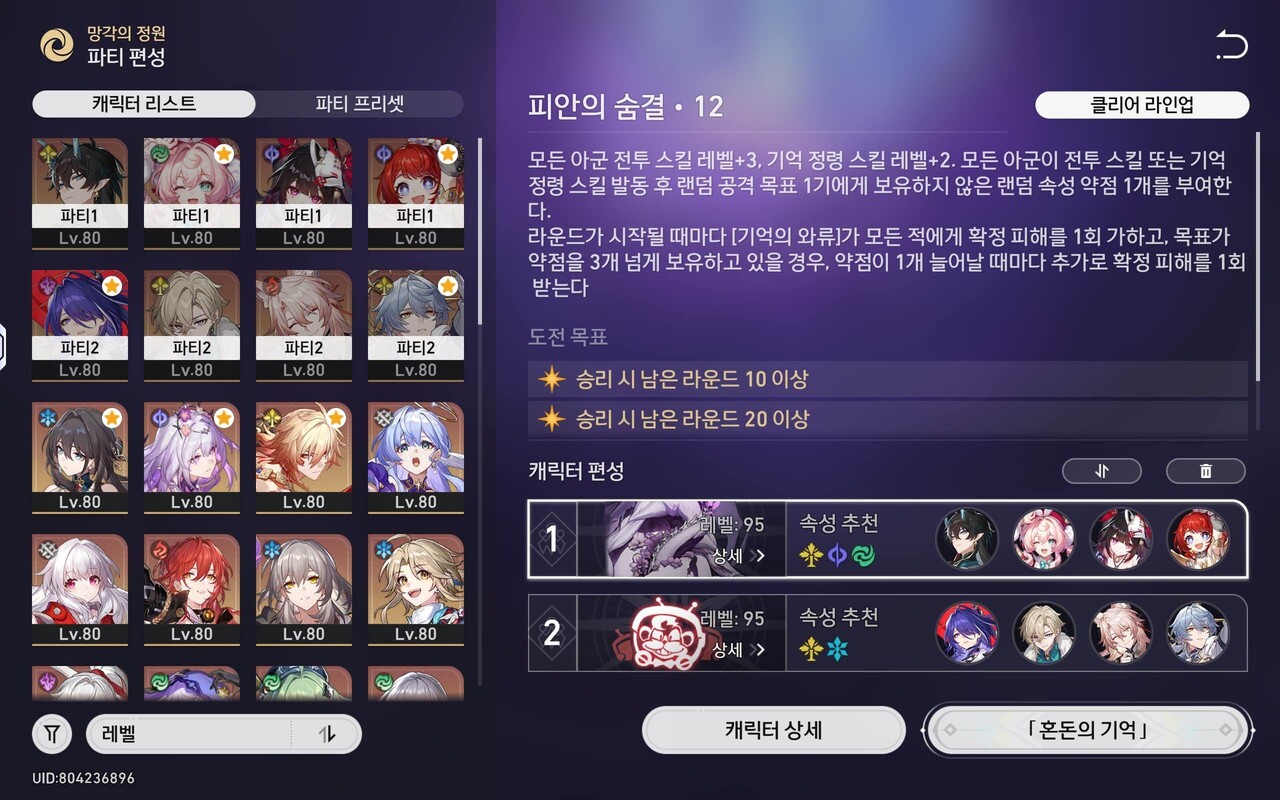Screen dimensions: 1280x800
Task: Switch to the 파티 프리셋 tab
Action: [x=358, y=105]
